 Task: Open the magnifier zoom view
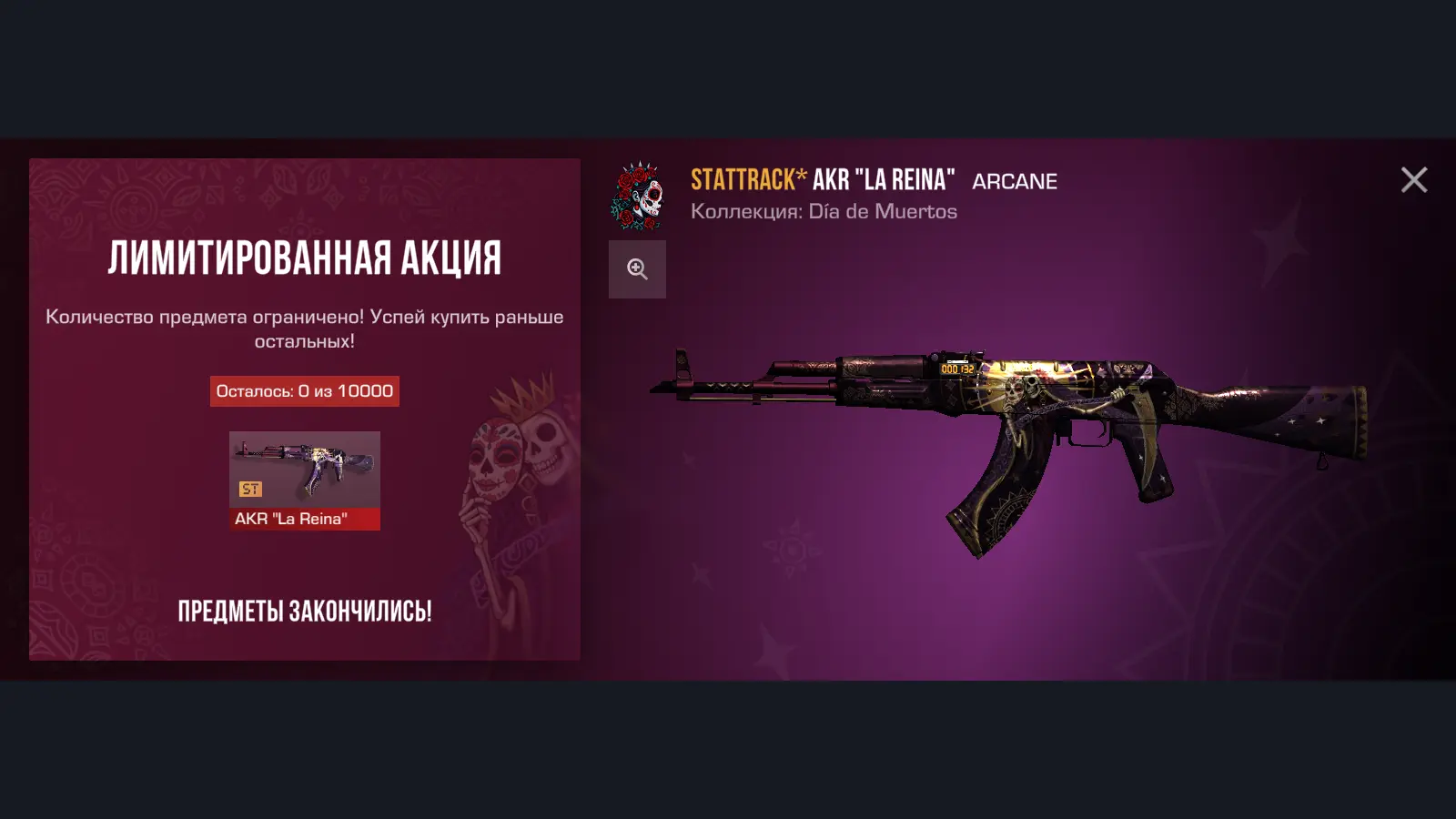click(x=637, y=269)
